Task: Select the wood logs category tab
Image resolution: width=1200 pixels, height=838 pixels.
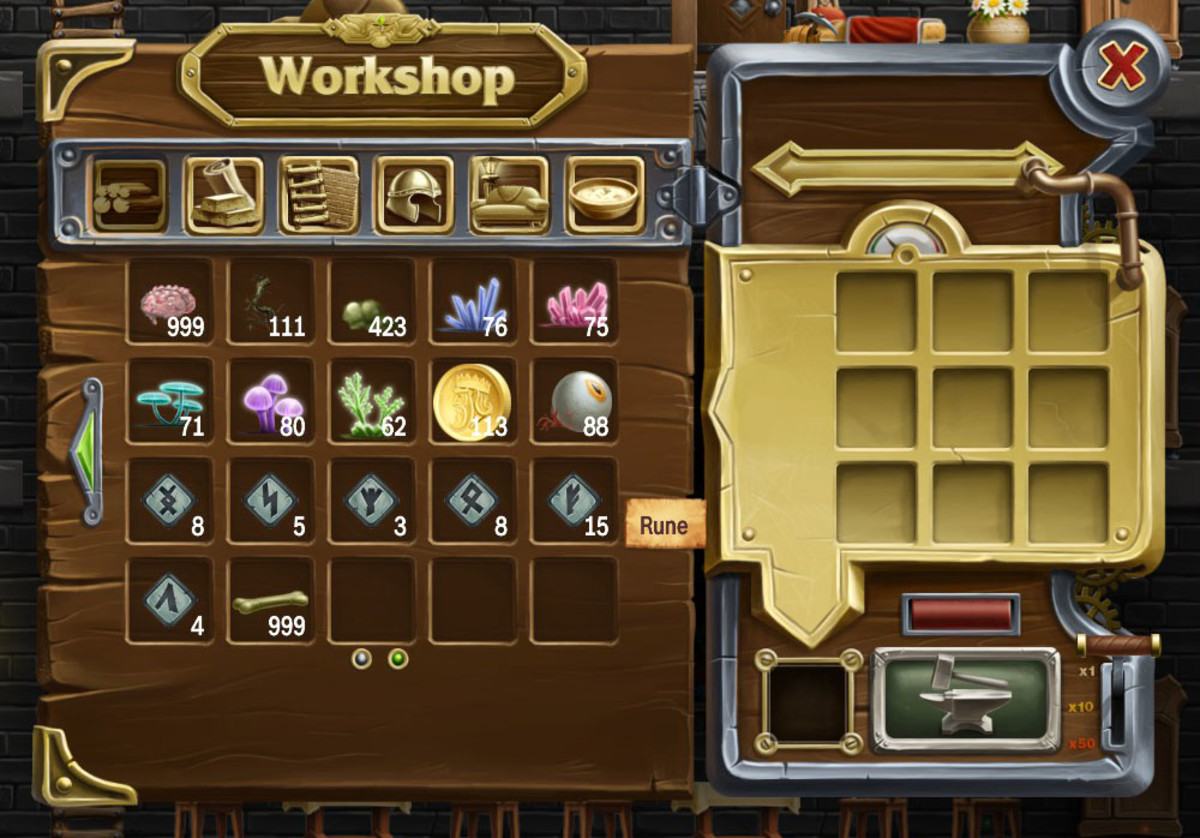Action: pos(129,195)
